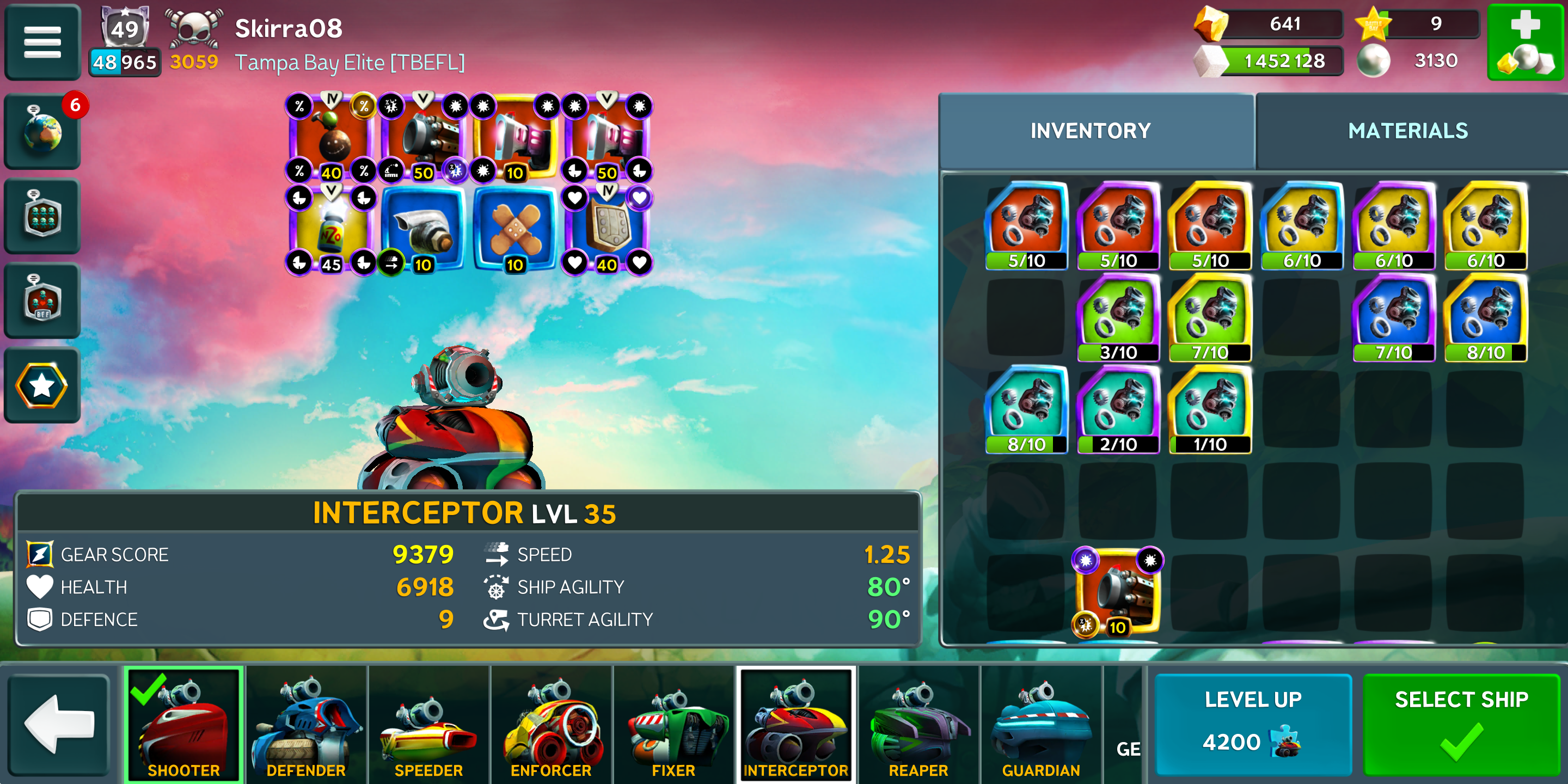The height and width of the screenshot is (784, 1568).
Task: Open the gold star hexagon icon
Action: pos(42,385)
